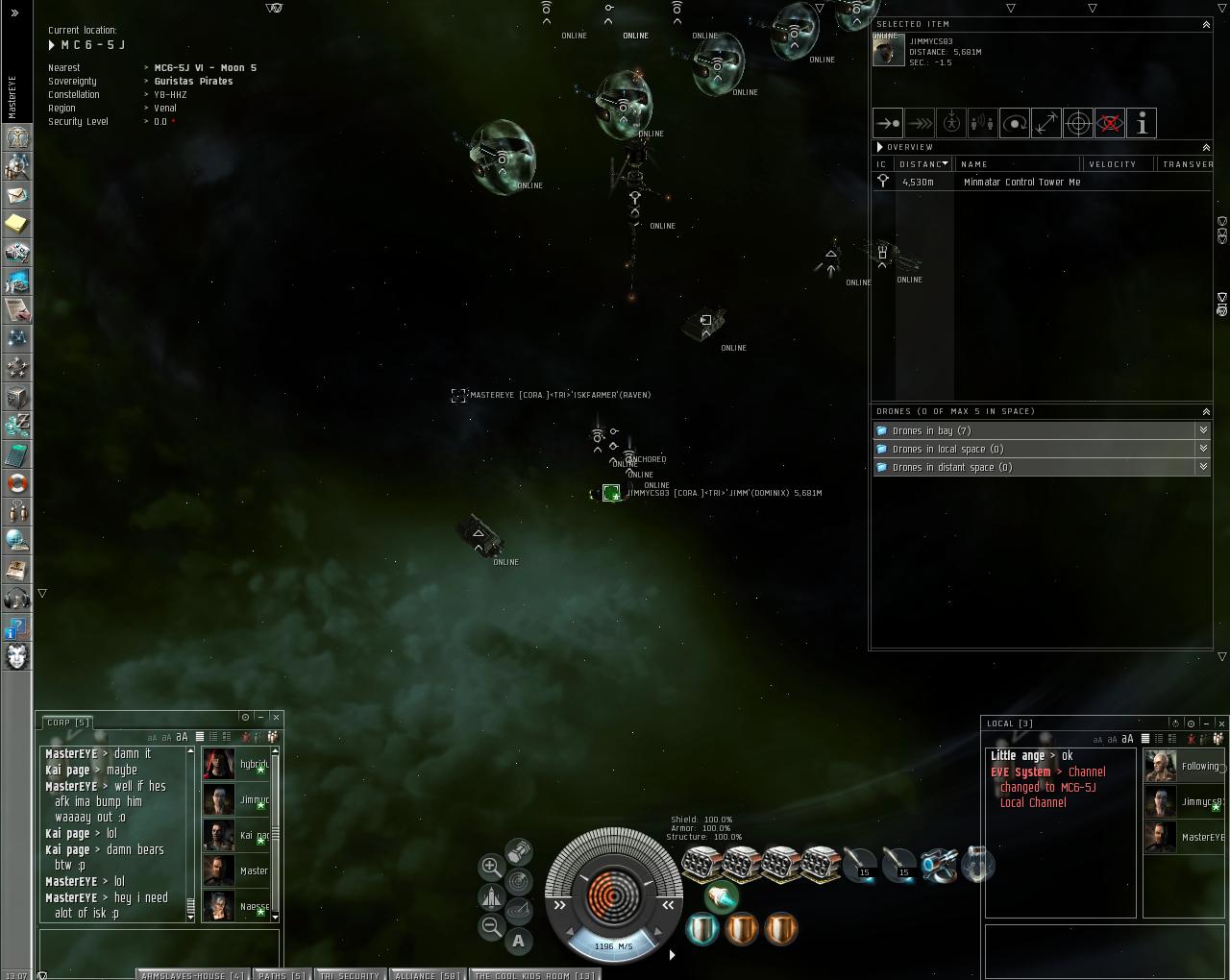The width and height of the screenshot is (1230, 980).
Task: Select the Minmatar Control Tower overview row
Action: click(x=1021, y=182)
